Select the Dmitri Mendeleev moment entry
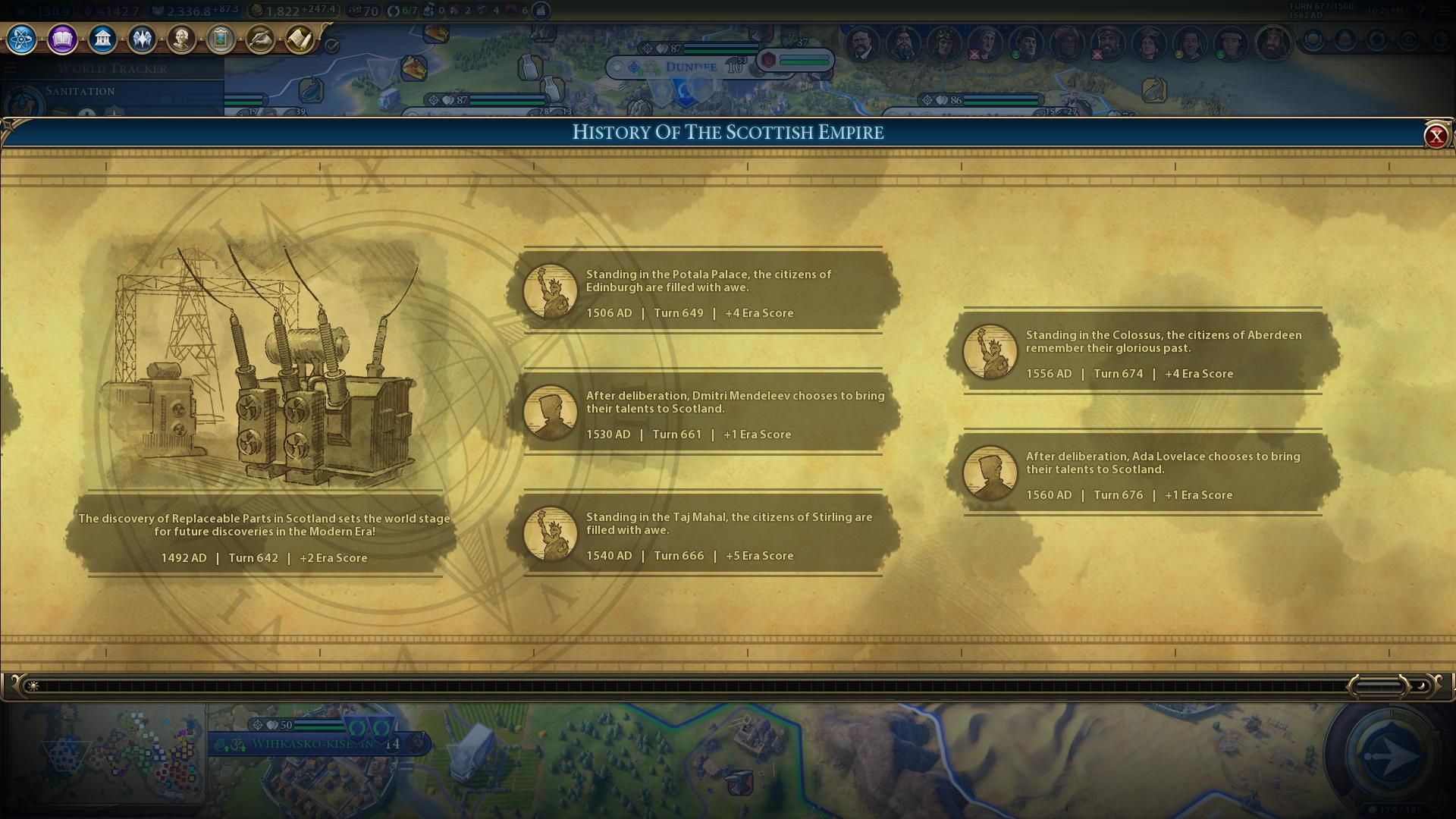This screenshot has height=819, width=1456. pyautogui.click(x=703, y=413)
